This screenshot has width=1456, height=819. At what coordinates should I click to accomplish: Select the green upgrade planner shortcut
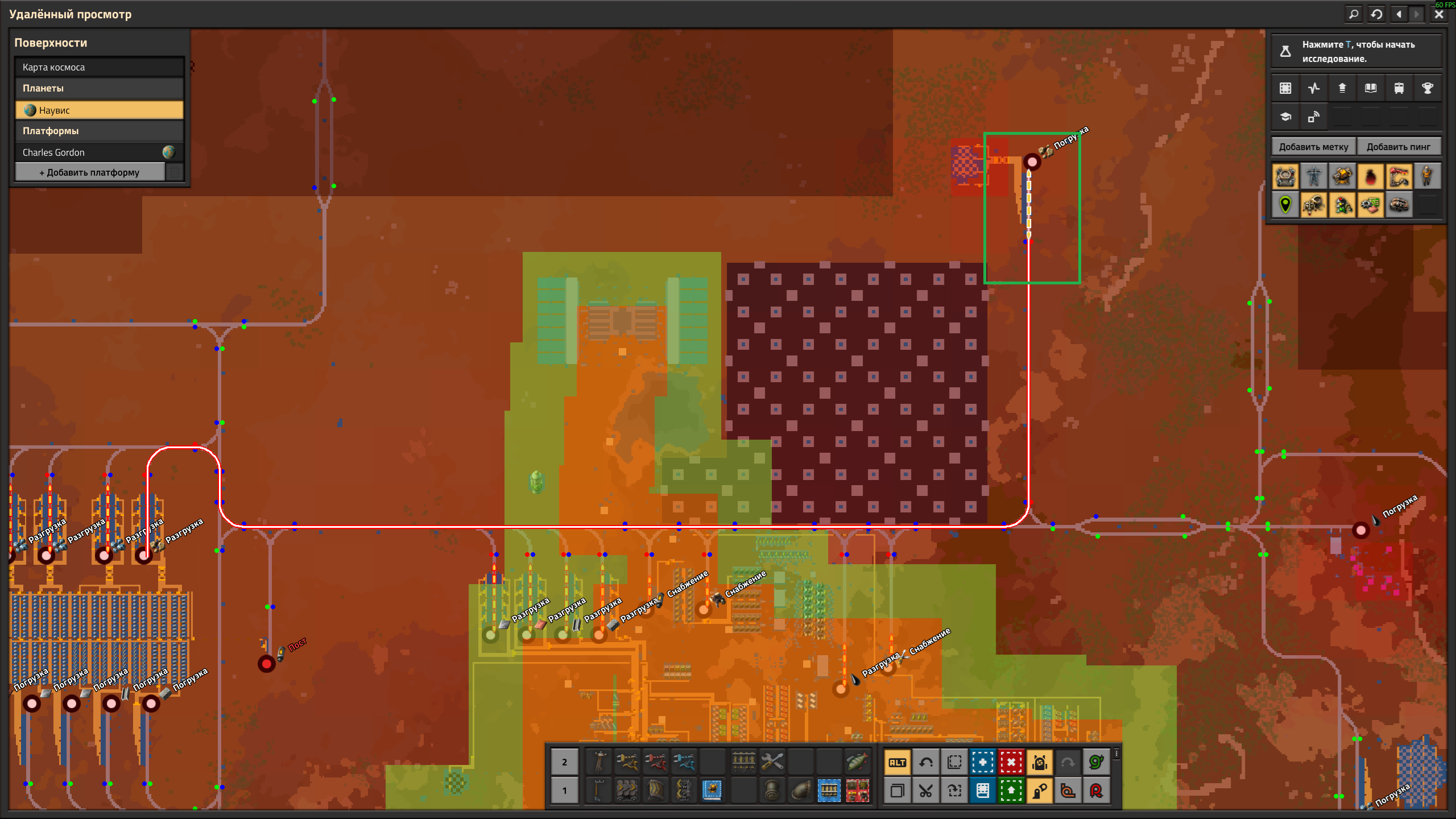coord(1011,791)
